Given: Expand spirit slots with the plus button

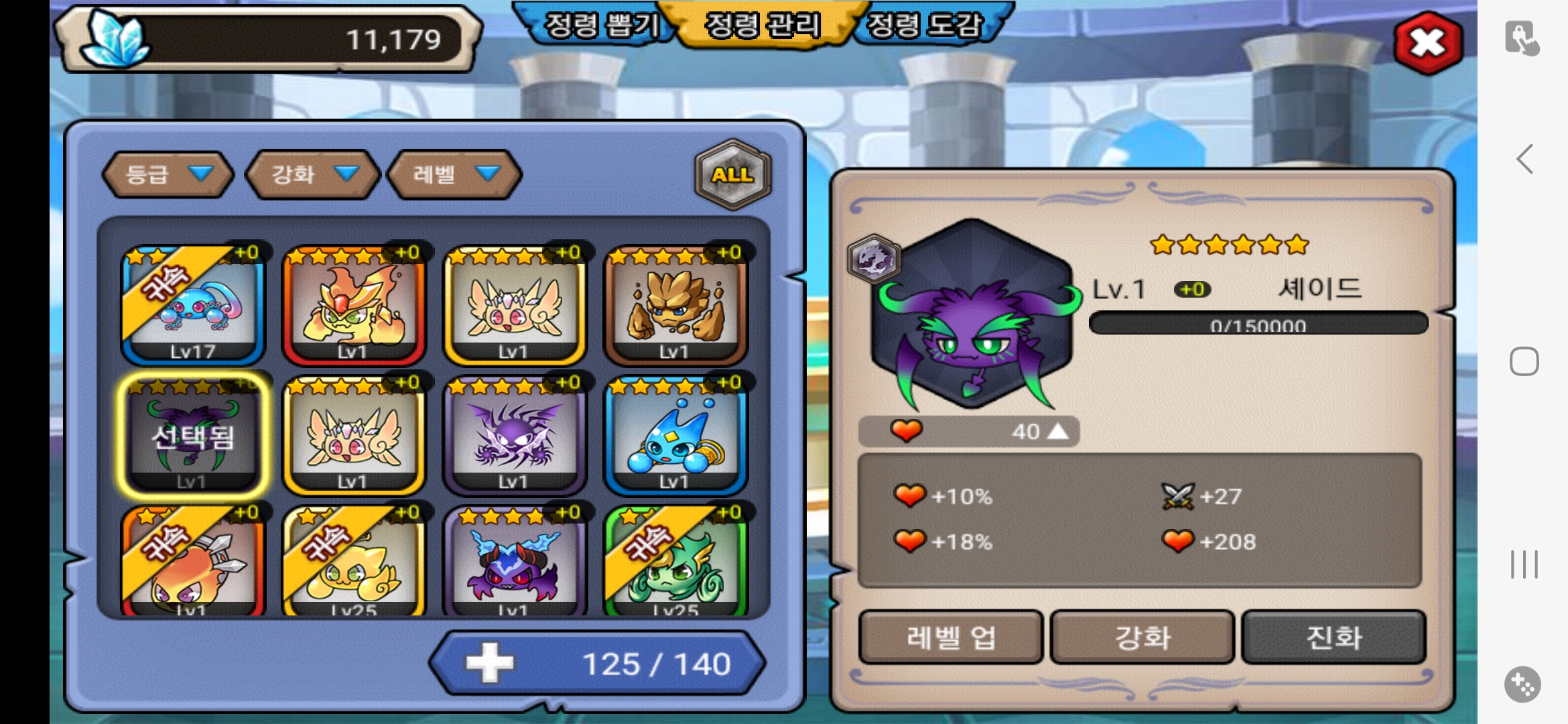Looking at the screenshot, I should click(x=490, y=663).
